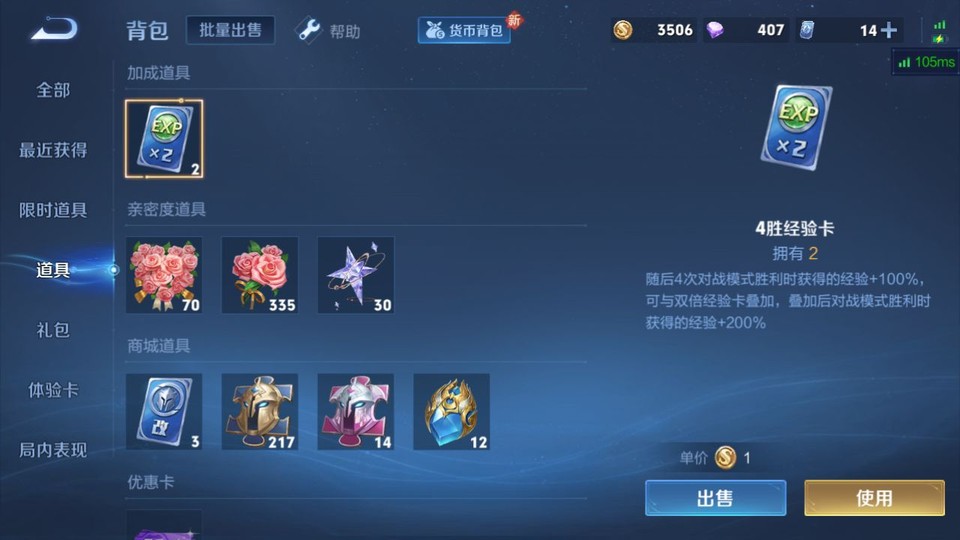
Task: Select the rose bouquet with 70 count
Action: point(164,275)
